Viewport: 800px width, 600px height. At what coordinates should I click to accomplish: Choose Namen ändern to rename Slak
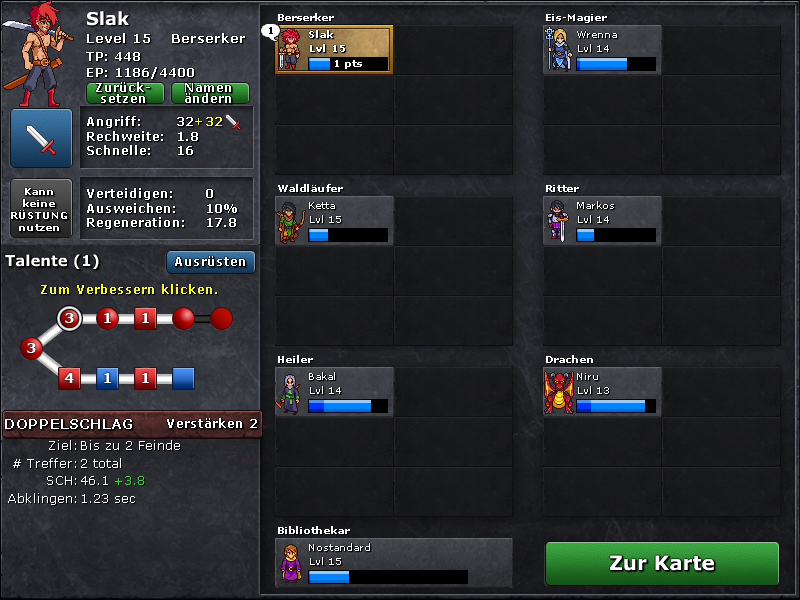(209, 93)
